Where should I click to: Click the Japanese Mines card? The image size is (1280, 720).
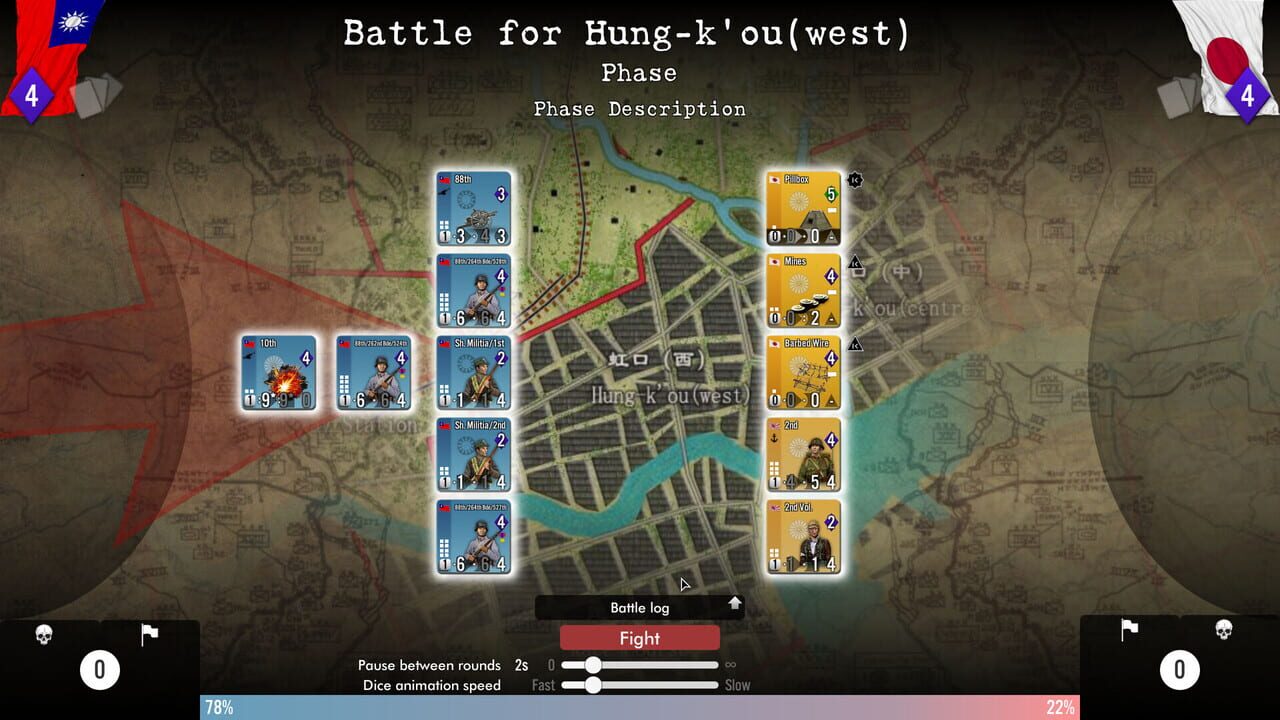[803, 290]
